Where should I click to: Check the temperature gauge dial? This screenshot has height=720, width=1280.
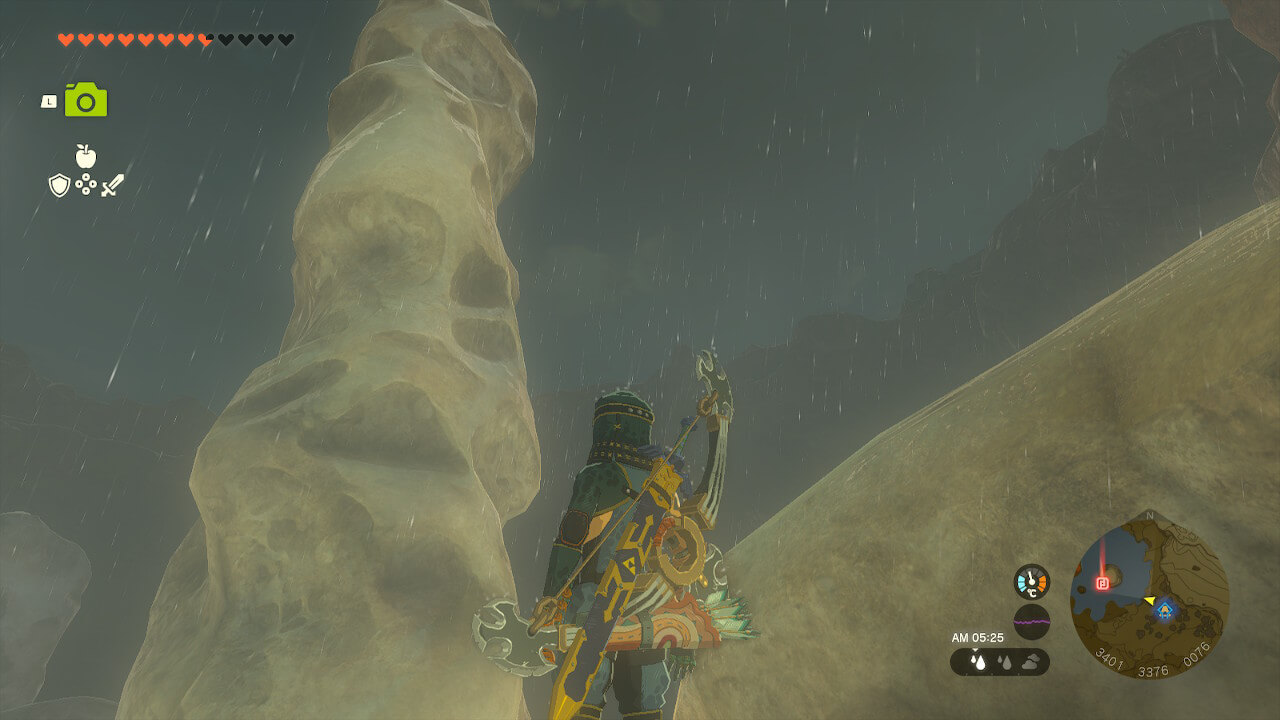[x=1031, y=582]
